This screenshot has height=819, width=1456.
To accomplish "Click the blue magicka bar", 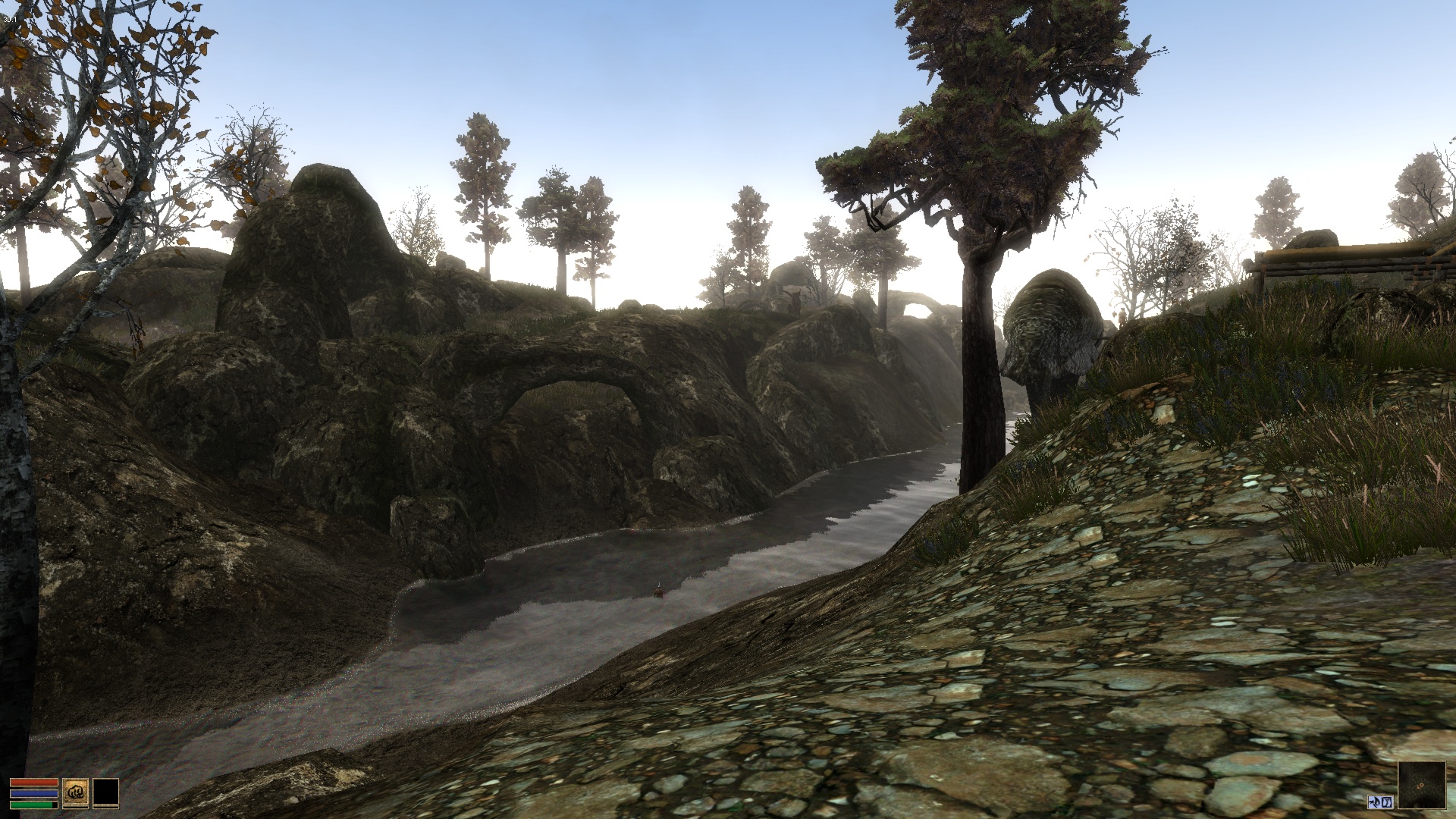I will [34, 793].
